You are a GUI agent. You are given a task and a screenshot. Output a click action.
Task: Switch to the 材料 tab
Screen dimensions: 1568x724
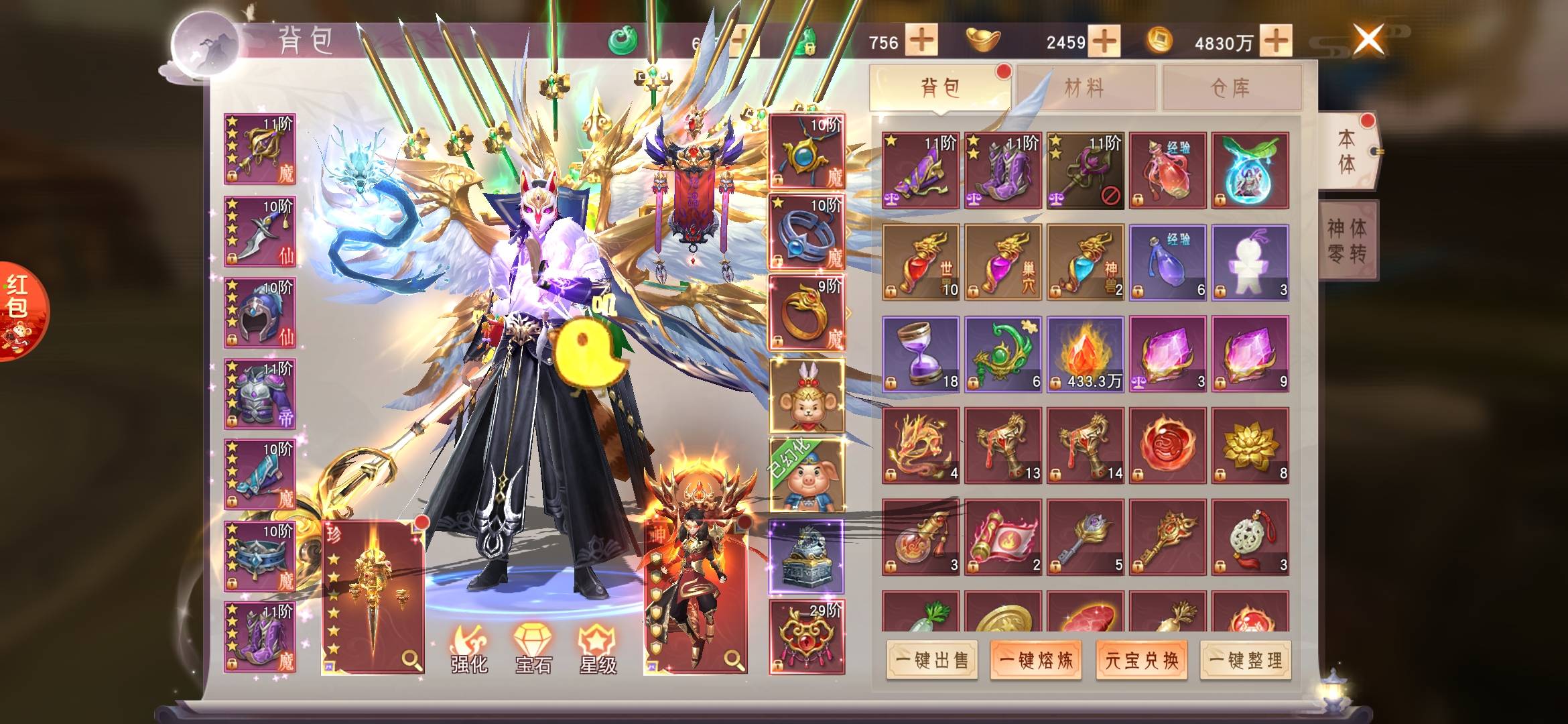coord(1085,88)
